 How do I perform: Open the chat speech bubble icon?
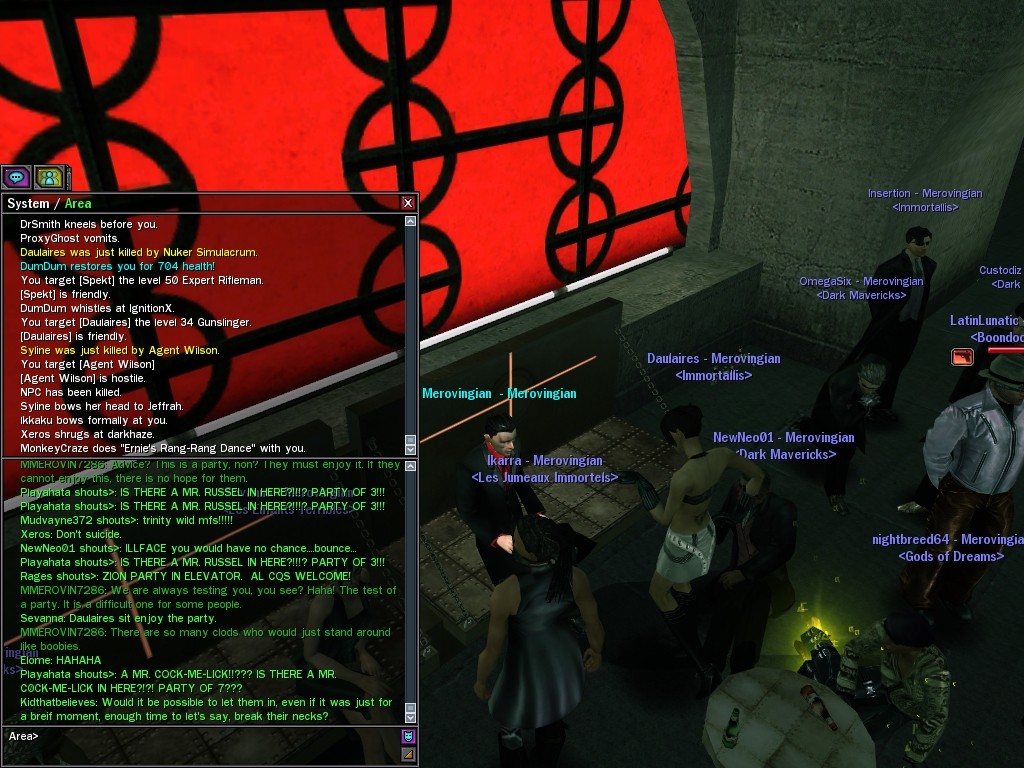pos(16,178)
